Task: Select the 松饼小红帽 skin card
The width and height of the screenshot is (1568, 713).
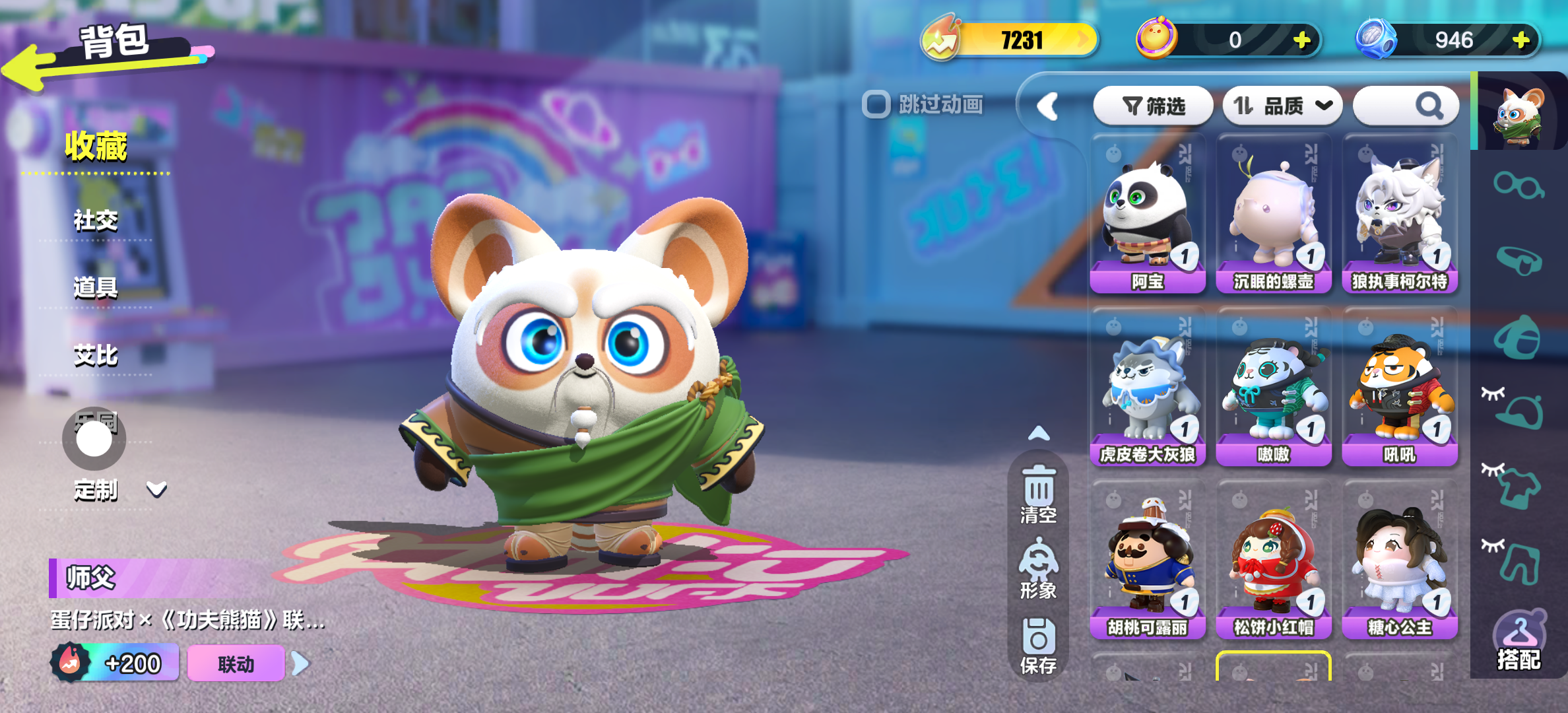Action: (x=1273, y=560)
